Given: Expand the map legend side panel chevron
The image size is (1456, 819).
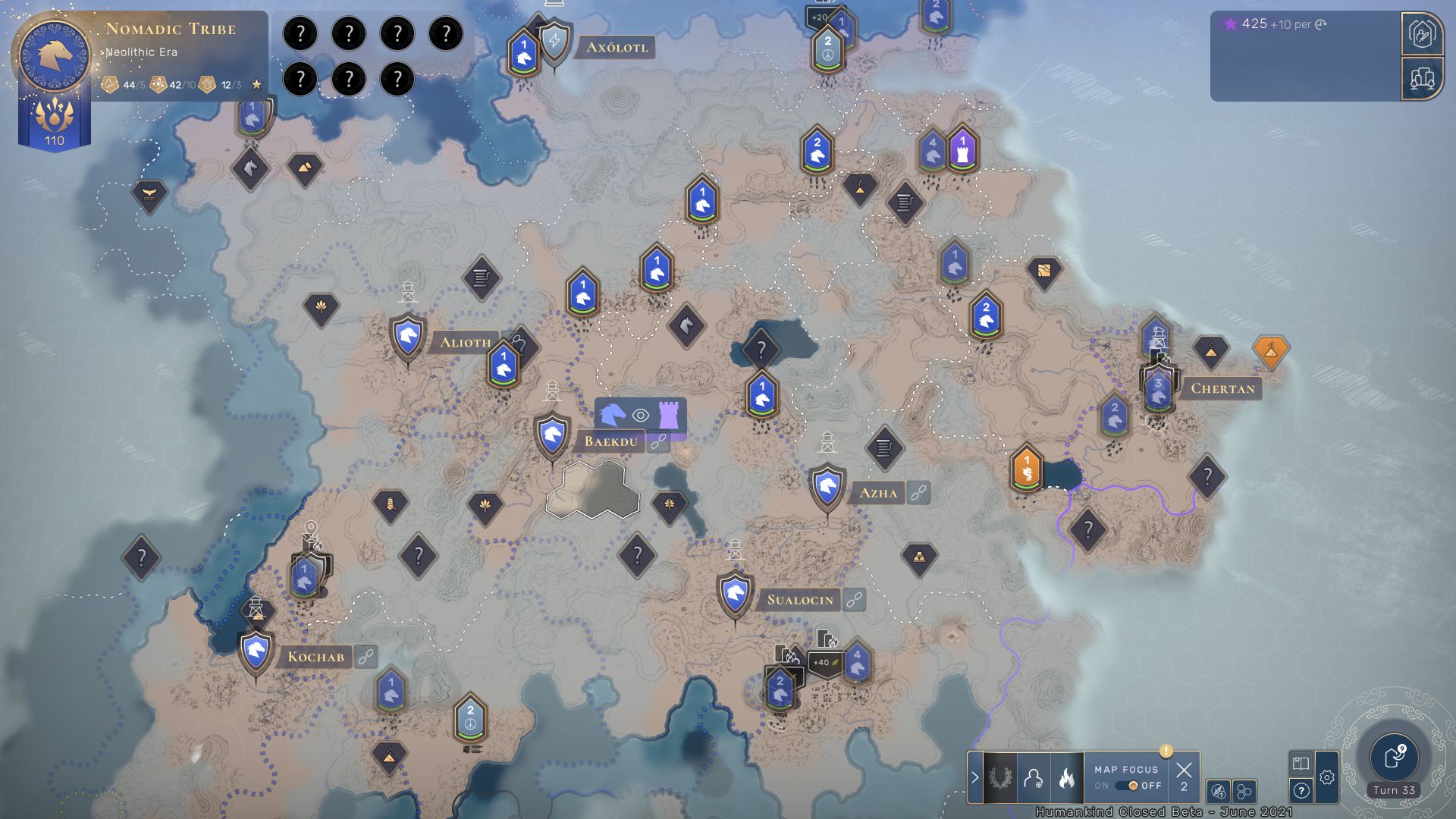Looking at the screenshot, I should 974,775.
